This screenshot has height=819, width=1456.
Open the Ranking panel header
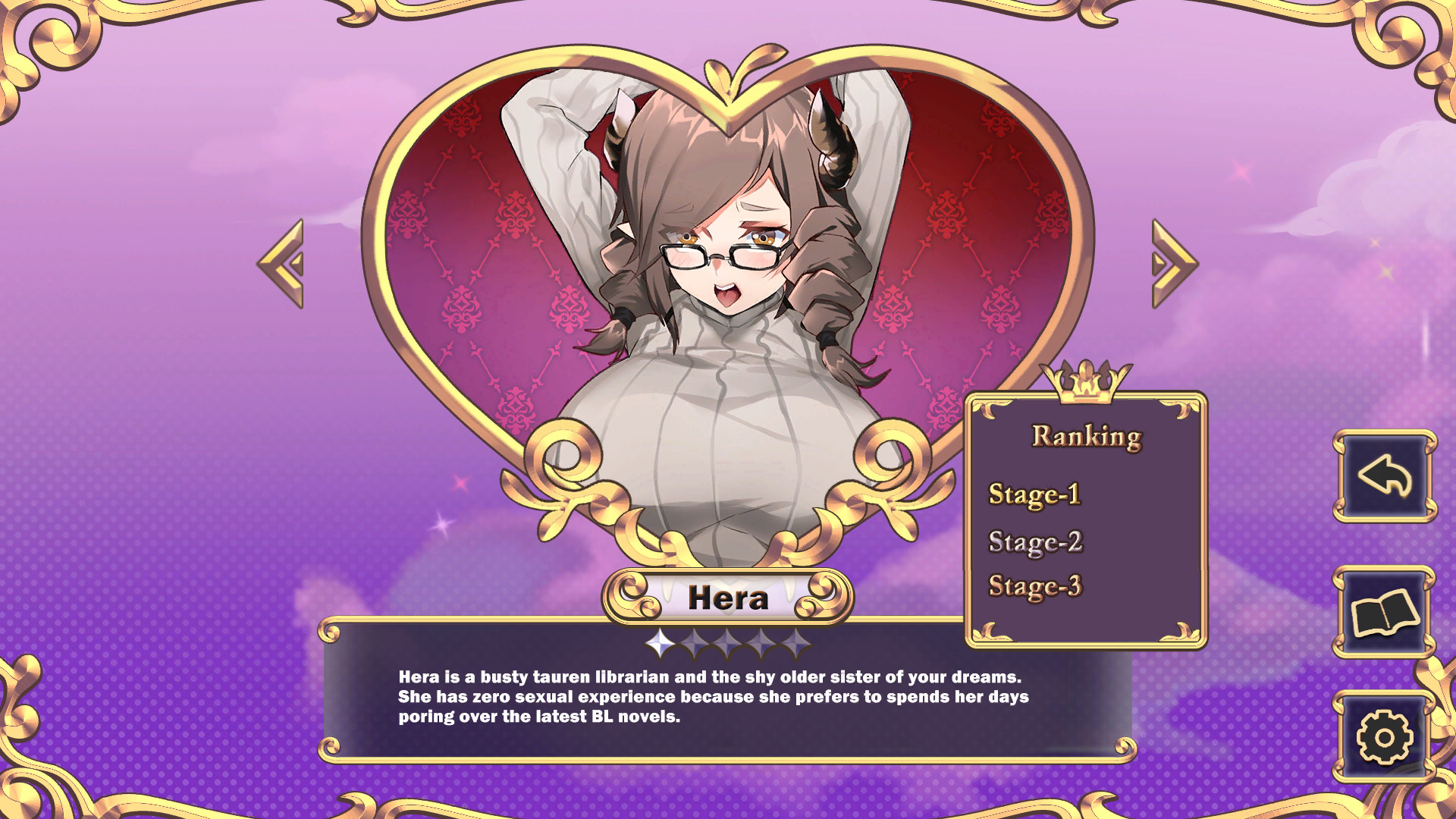(x=1086, y=435)
